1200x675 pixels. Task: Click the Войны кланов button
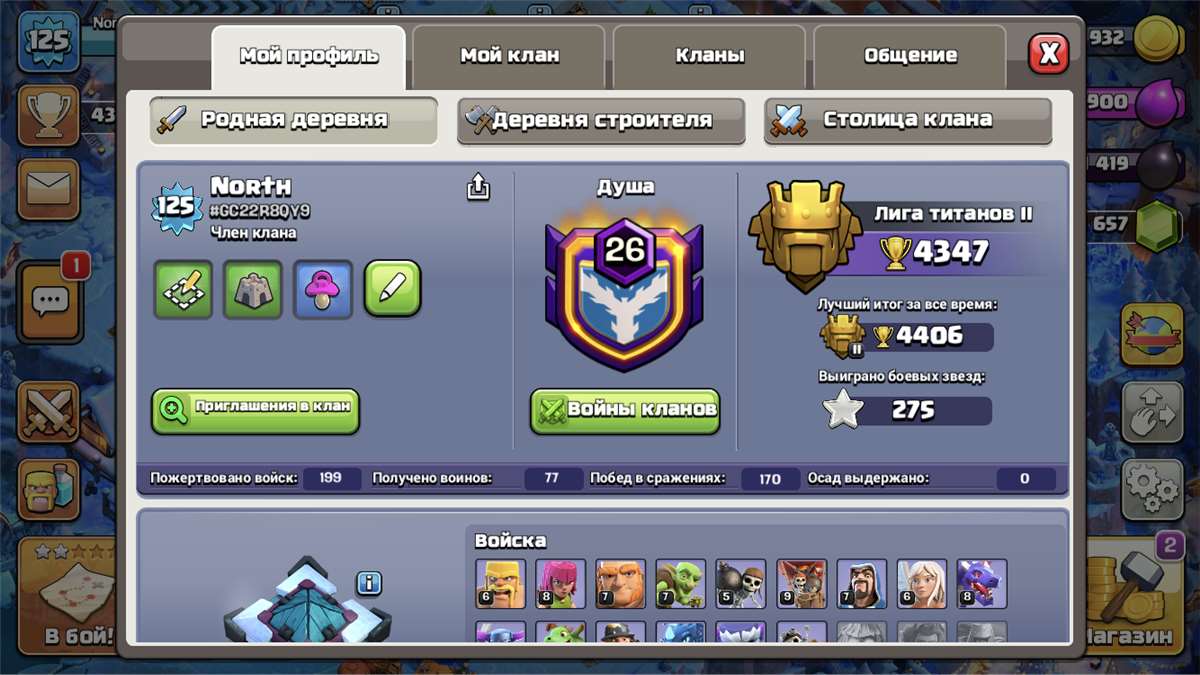625,410
